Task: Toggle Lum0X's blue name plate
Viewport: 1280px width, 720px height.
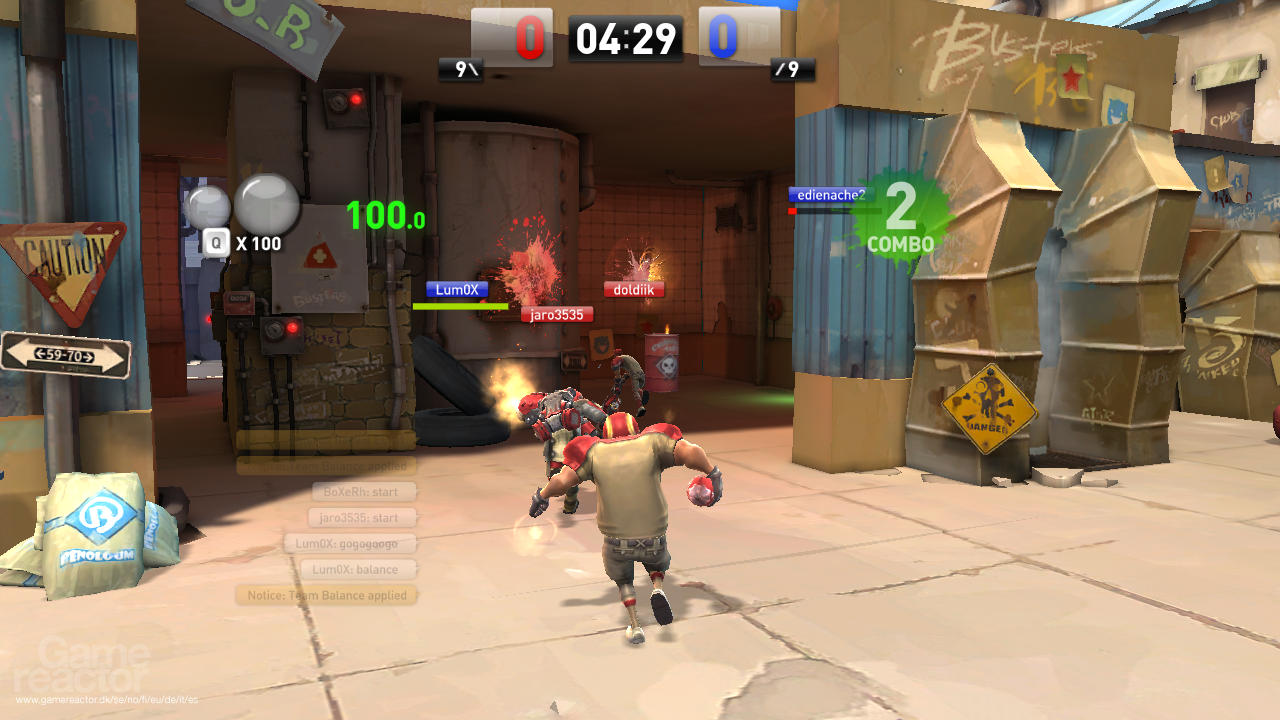Action: [x=458, y=289]
